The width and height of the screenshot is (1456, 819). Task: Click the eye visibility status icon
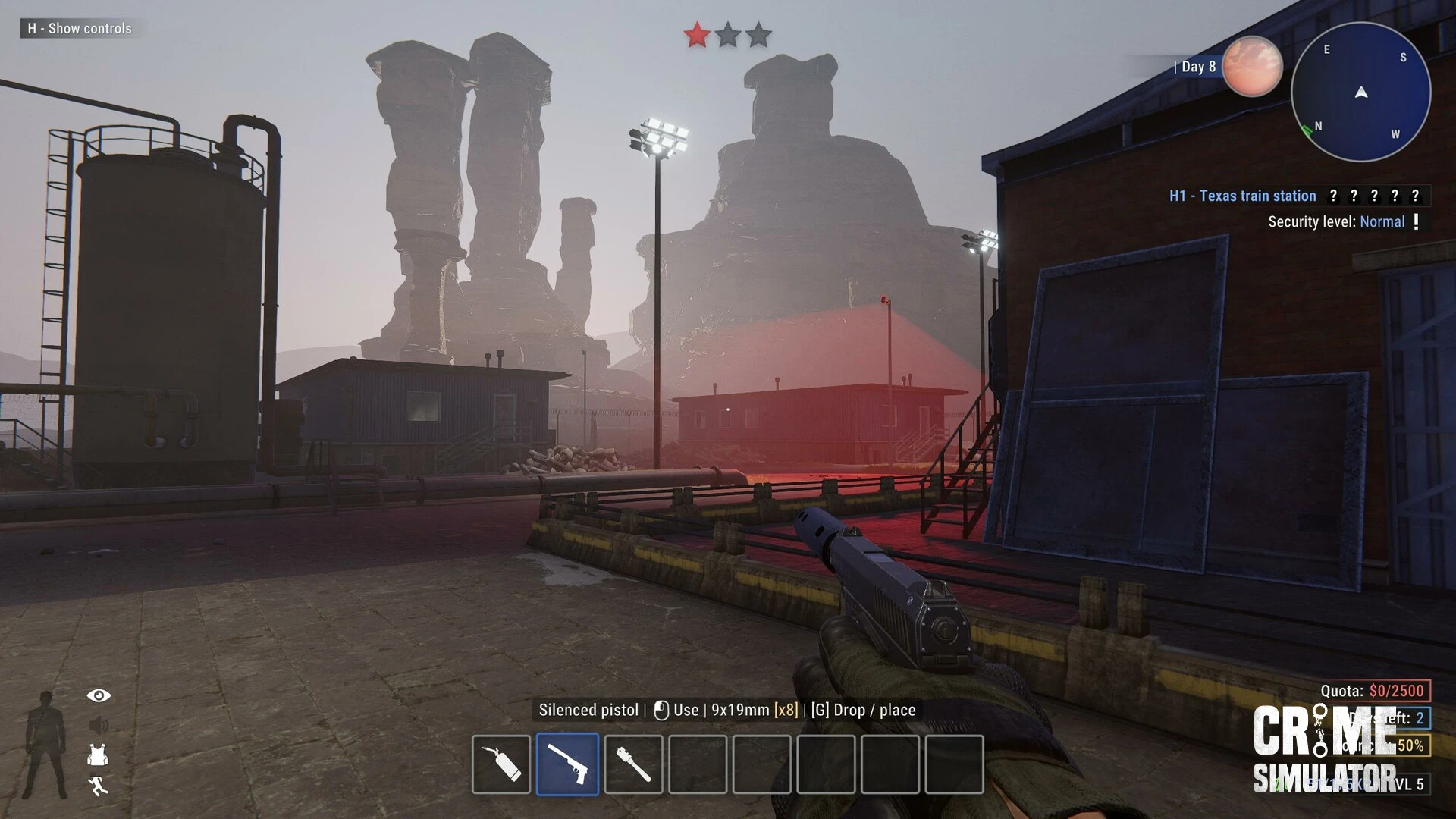click(99, 695)
